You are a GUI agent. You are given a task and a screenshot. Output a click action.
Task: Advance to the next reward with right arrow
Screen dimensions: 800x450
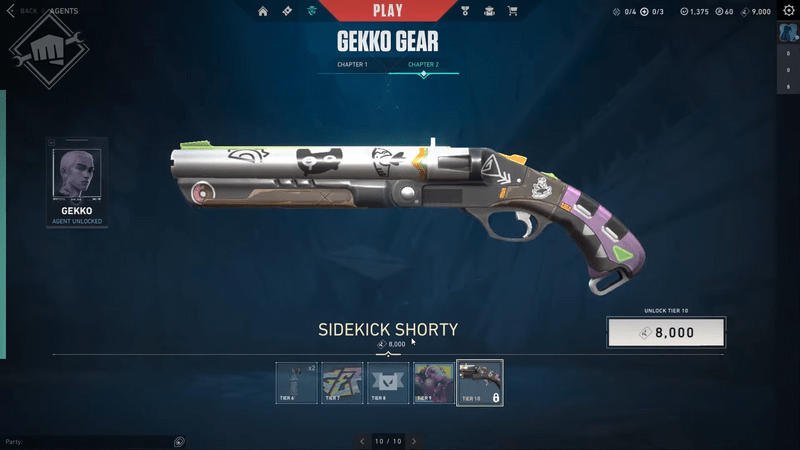(414, 441)
